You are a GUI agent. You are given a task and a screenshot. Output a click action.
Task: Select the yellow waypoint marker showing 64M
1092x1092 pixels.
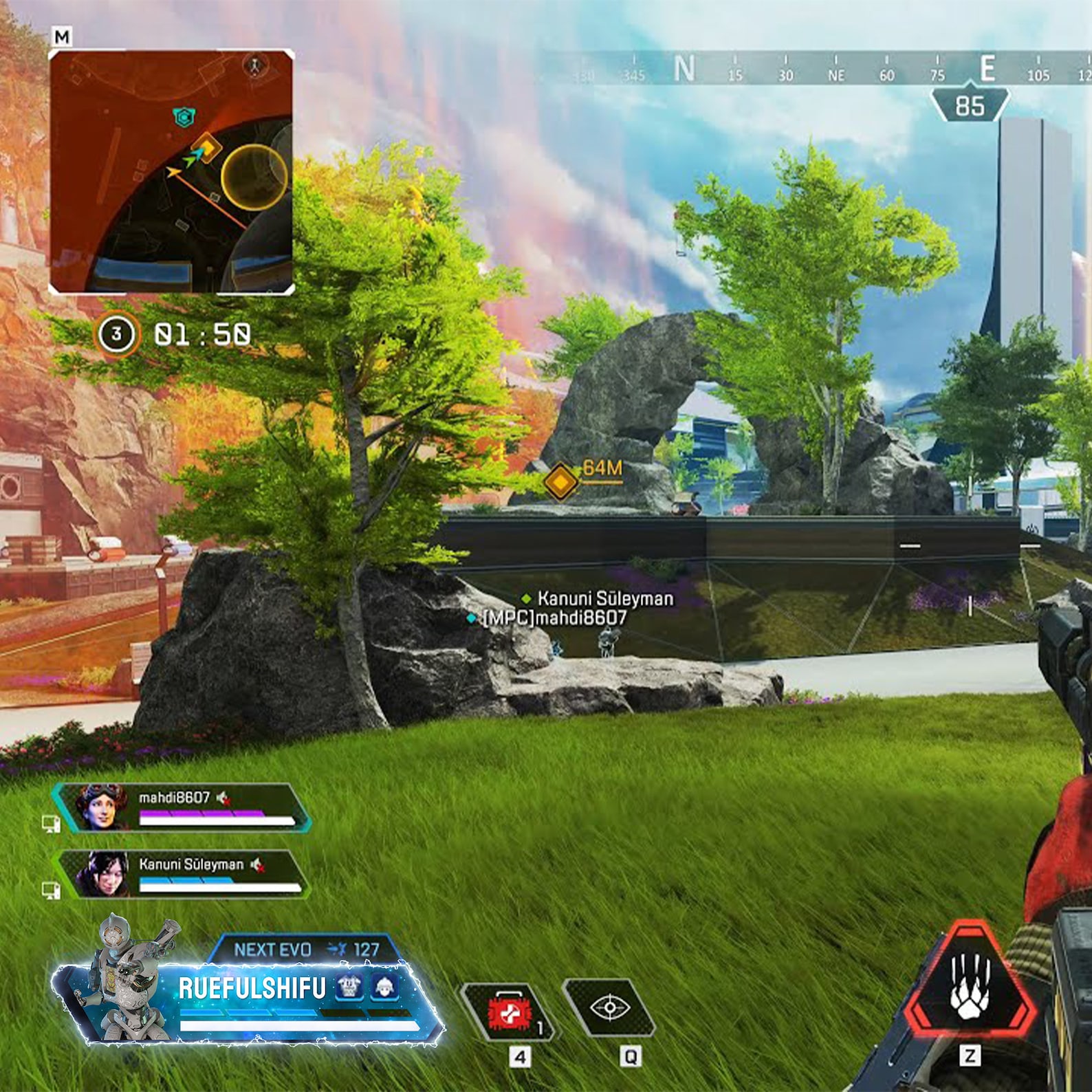[x=562, y=481]
